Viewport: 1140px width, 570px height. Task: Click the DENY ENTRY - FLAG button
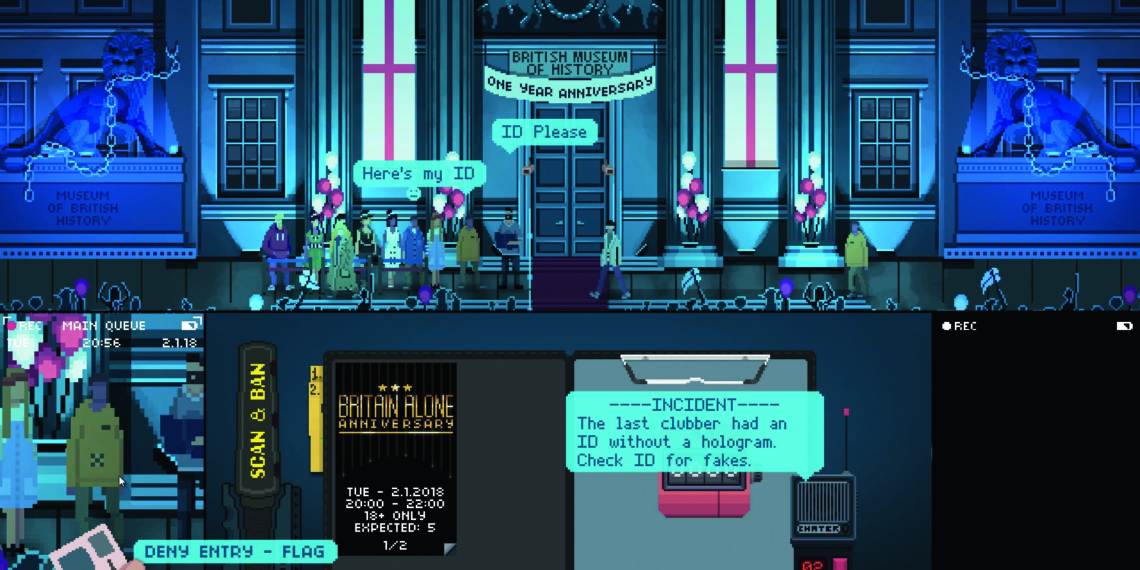click(235, 551)
